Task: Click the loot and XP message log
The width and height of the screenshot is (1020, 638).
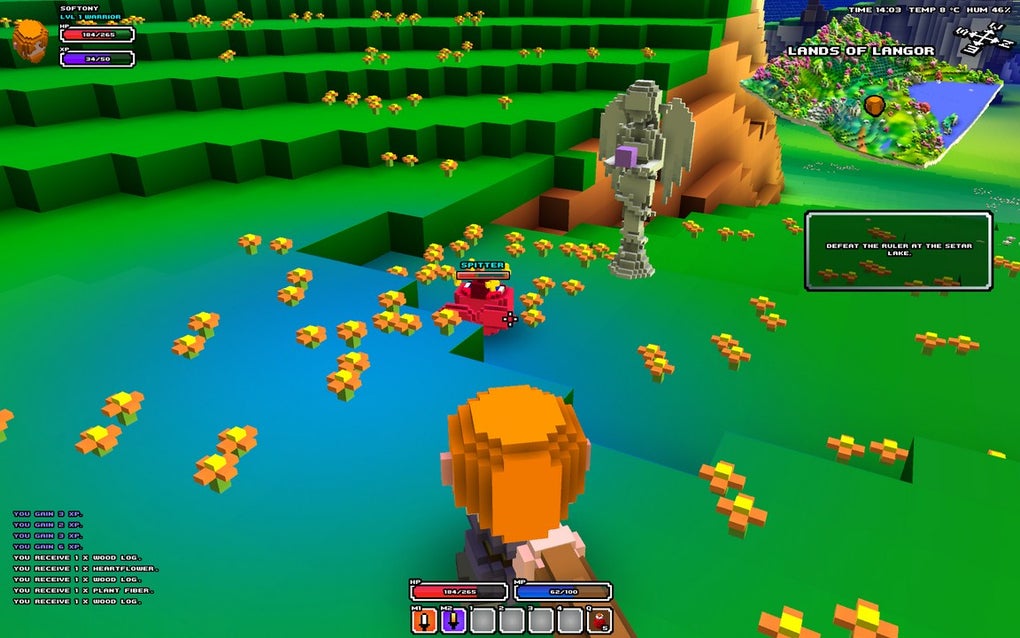Action: [x=78, y=557]
